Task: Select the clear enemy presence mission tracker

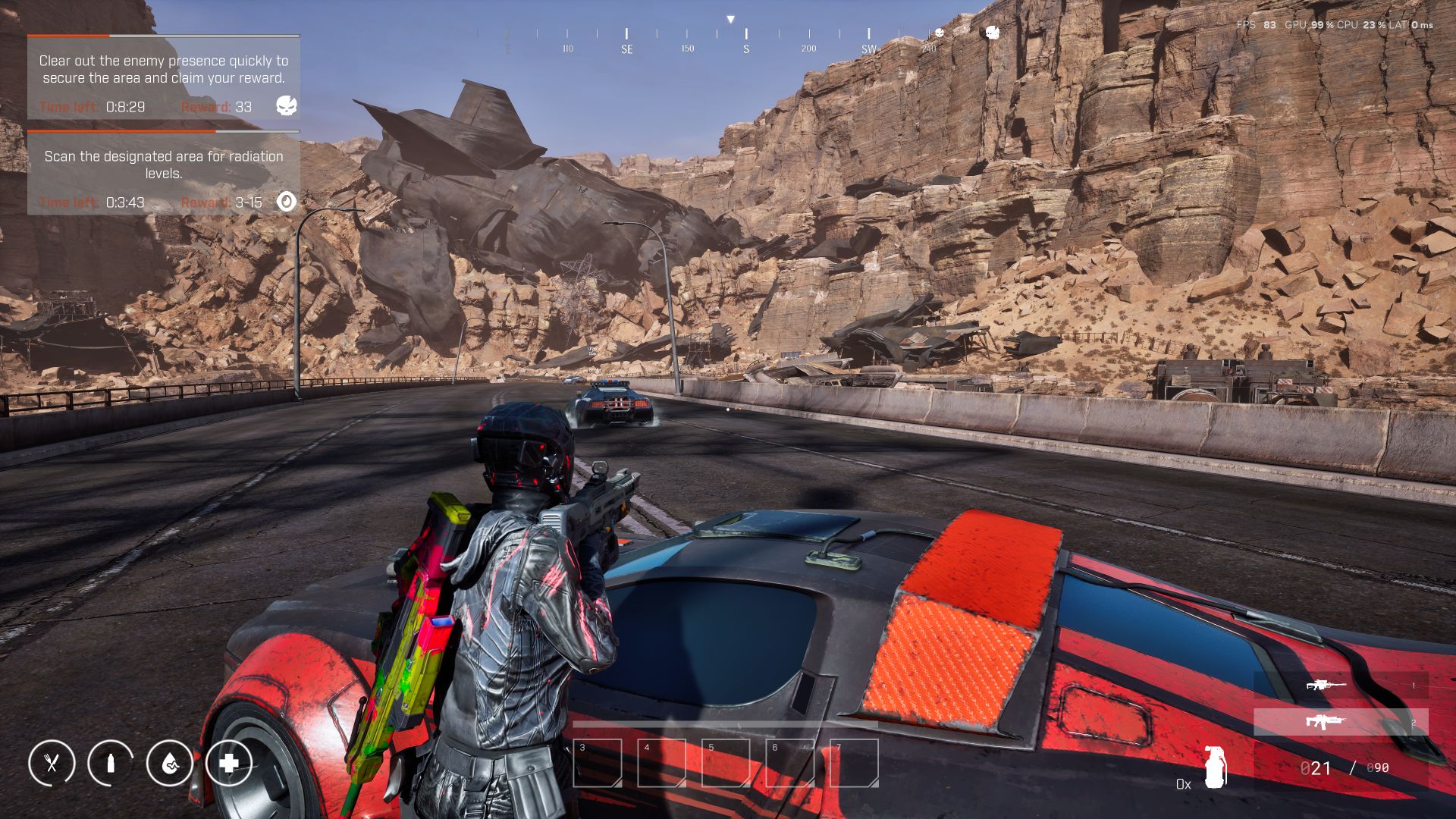Action: 163,77
